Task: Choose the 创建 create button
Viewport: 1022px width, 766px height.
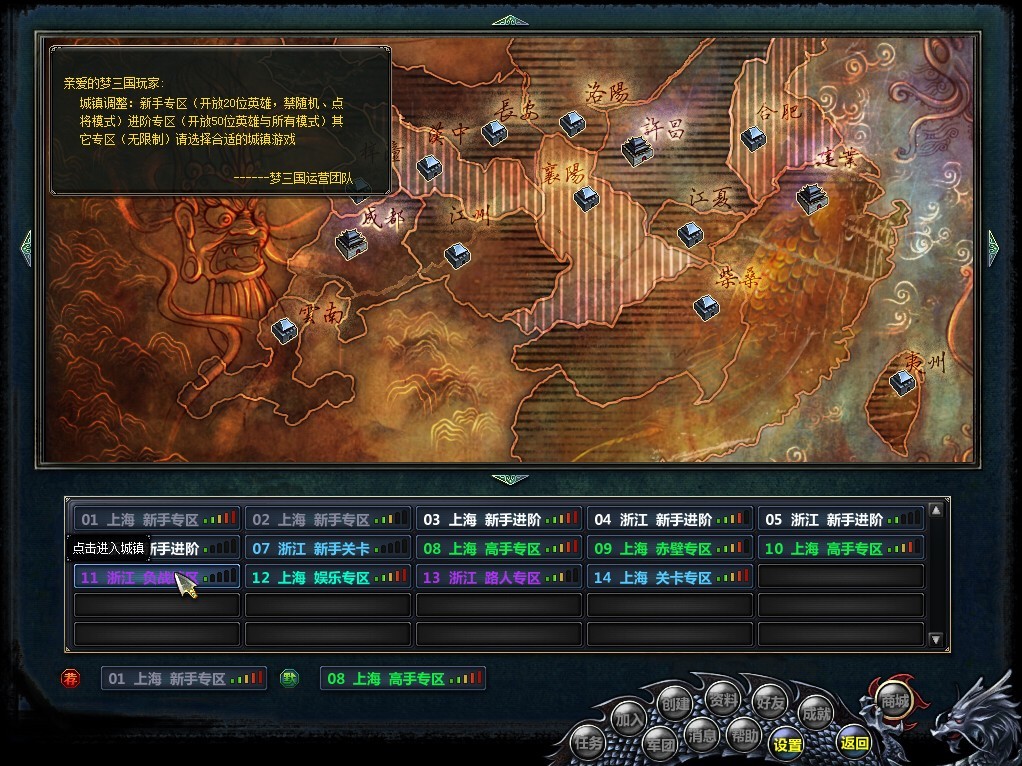Action: tap(675, 702)
